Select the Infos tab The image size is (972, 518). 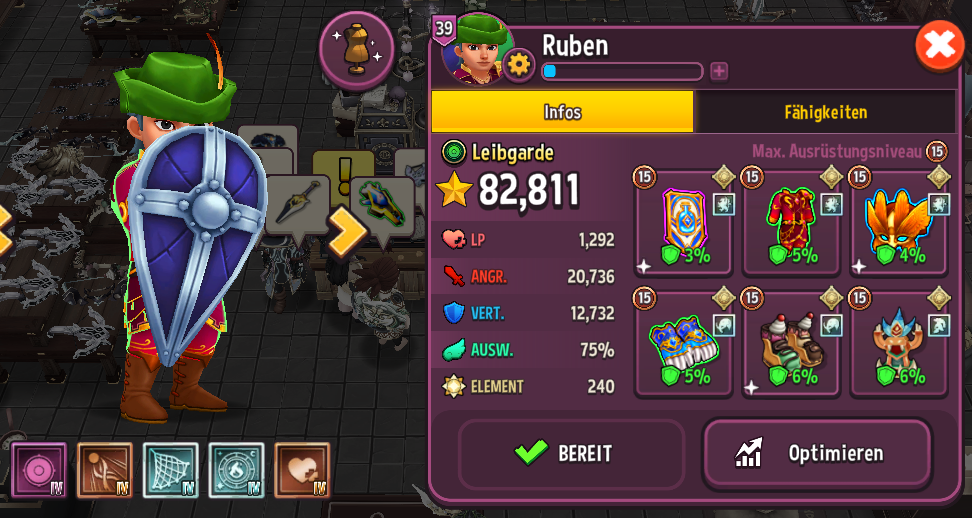click(x=562, y=112)
